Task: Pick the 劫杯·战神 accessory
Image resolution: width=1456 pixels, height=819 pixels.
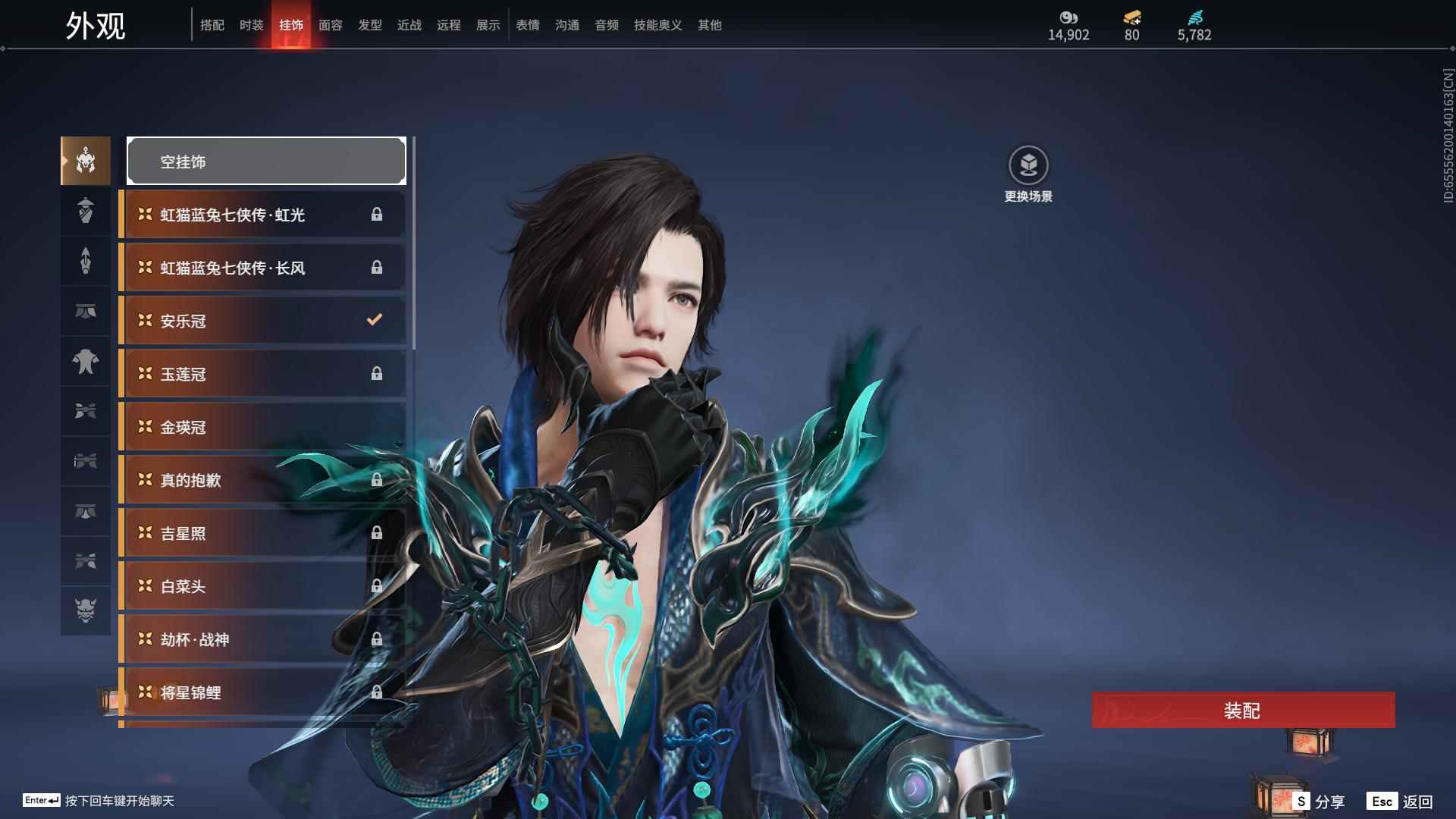Action: (x=262, y=639)
